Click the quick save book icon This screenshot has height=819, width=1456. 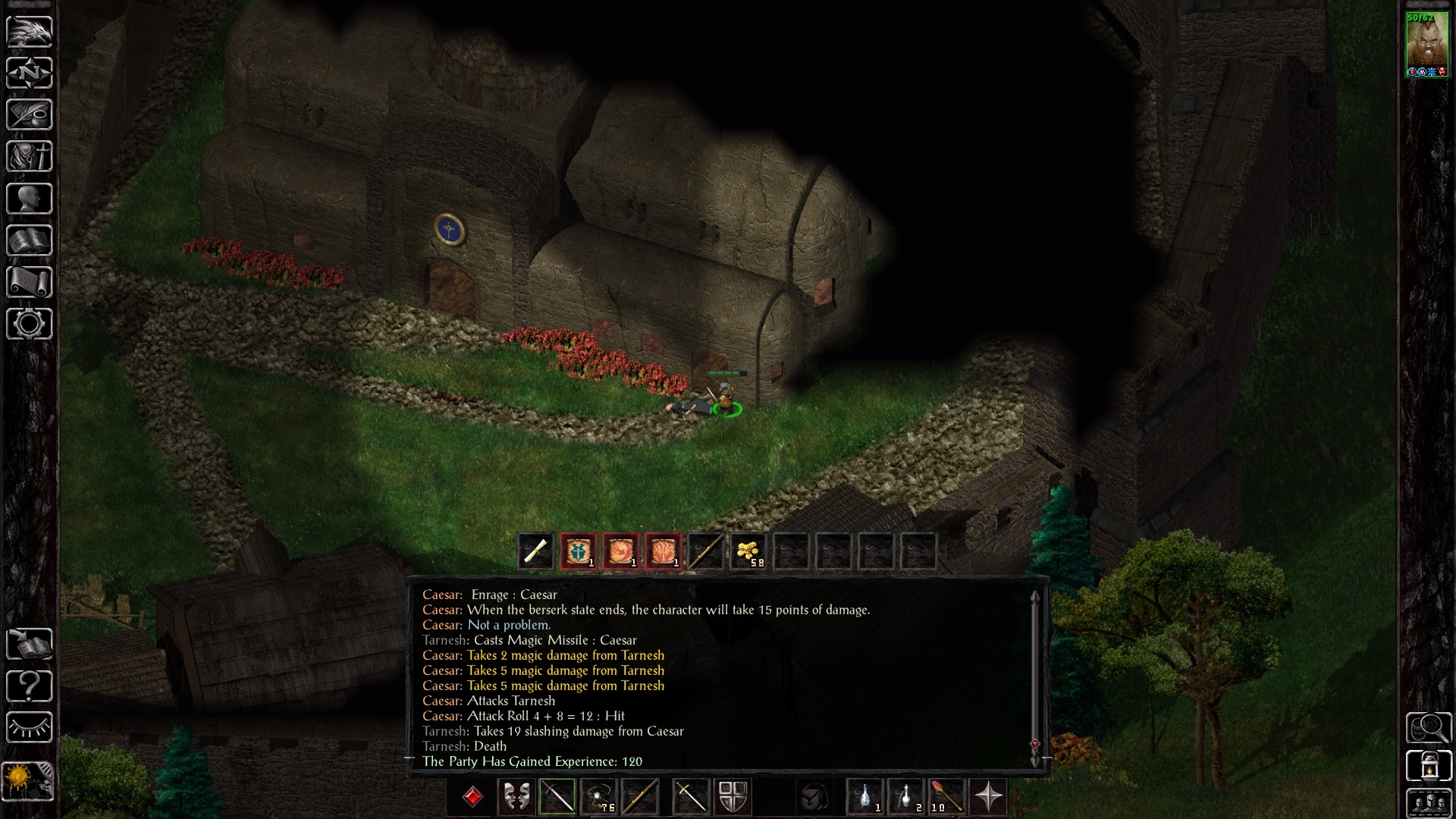pos(30,645)
